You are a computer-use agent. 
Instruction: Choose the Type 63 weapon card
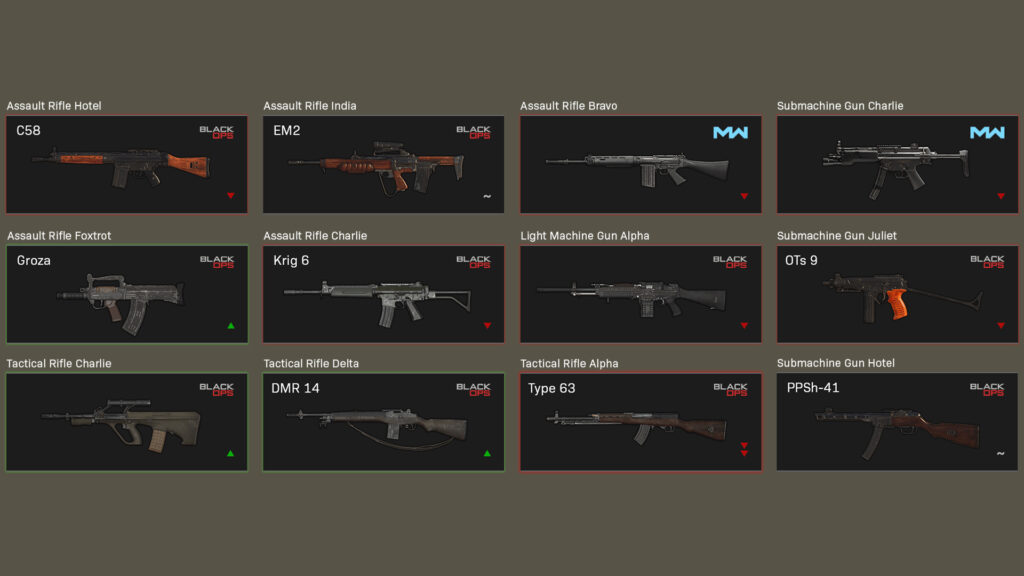[641, 421]
